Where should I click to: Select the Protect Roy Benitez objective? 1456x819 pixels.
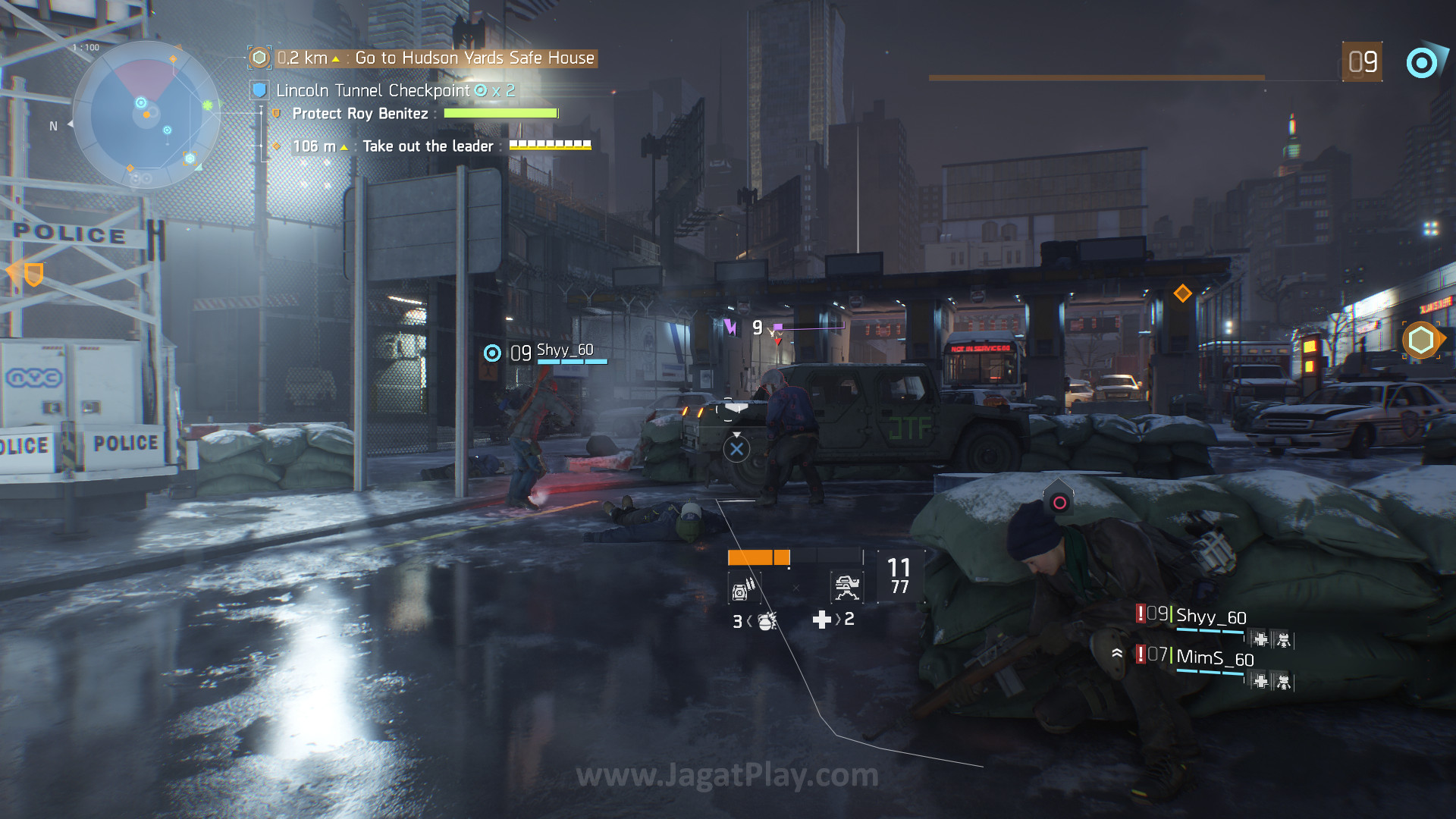[x=360, y=114]
